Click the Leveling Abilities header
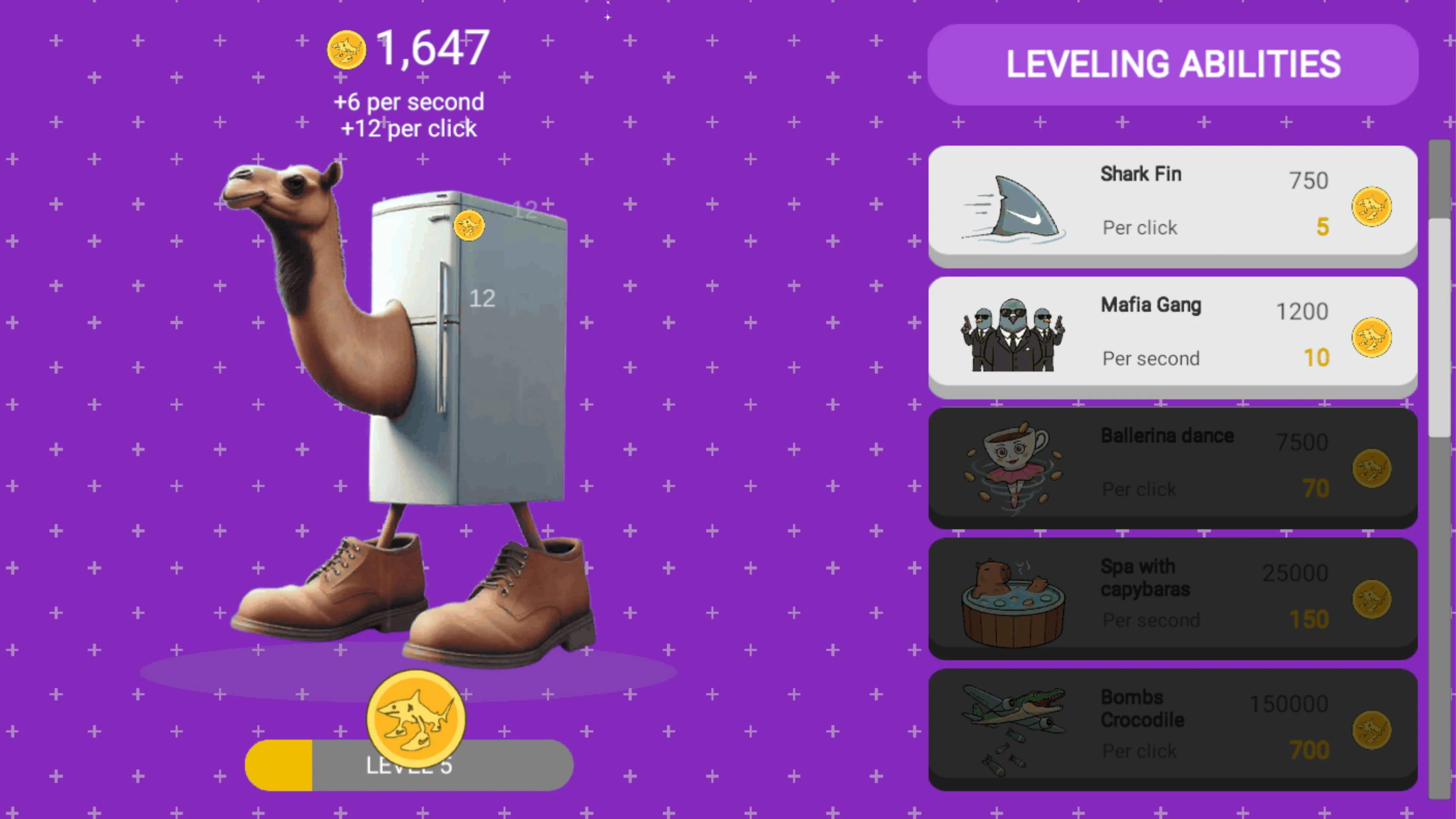The width and height of the screenshot is (1456, 819). tap(1172, 64)
